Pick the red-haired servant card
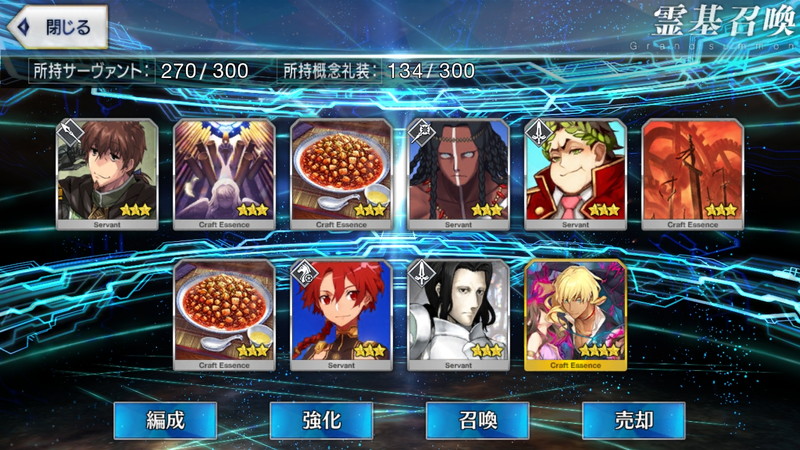This screenshot has height=450, width=800. (x=341, y=314)
